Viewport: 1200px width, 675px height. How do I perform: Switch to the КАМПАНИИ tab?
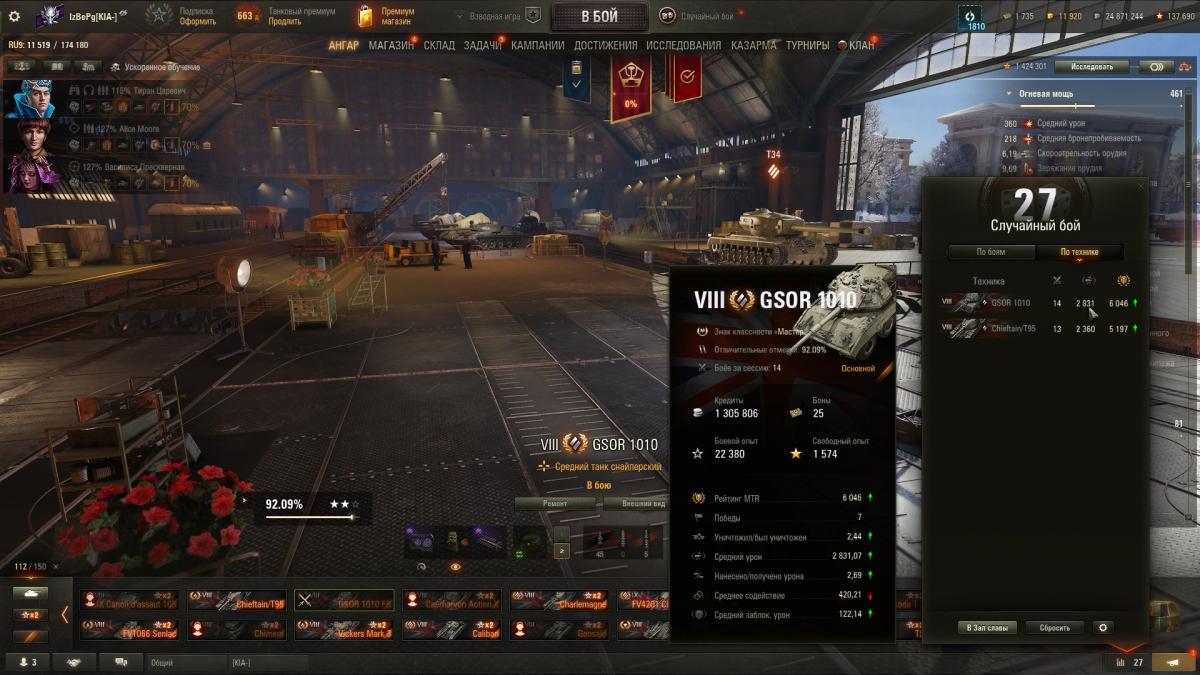pos(537,45)
